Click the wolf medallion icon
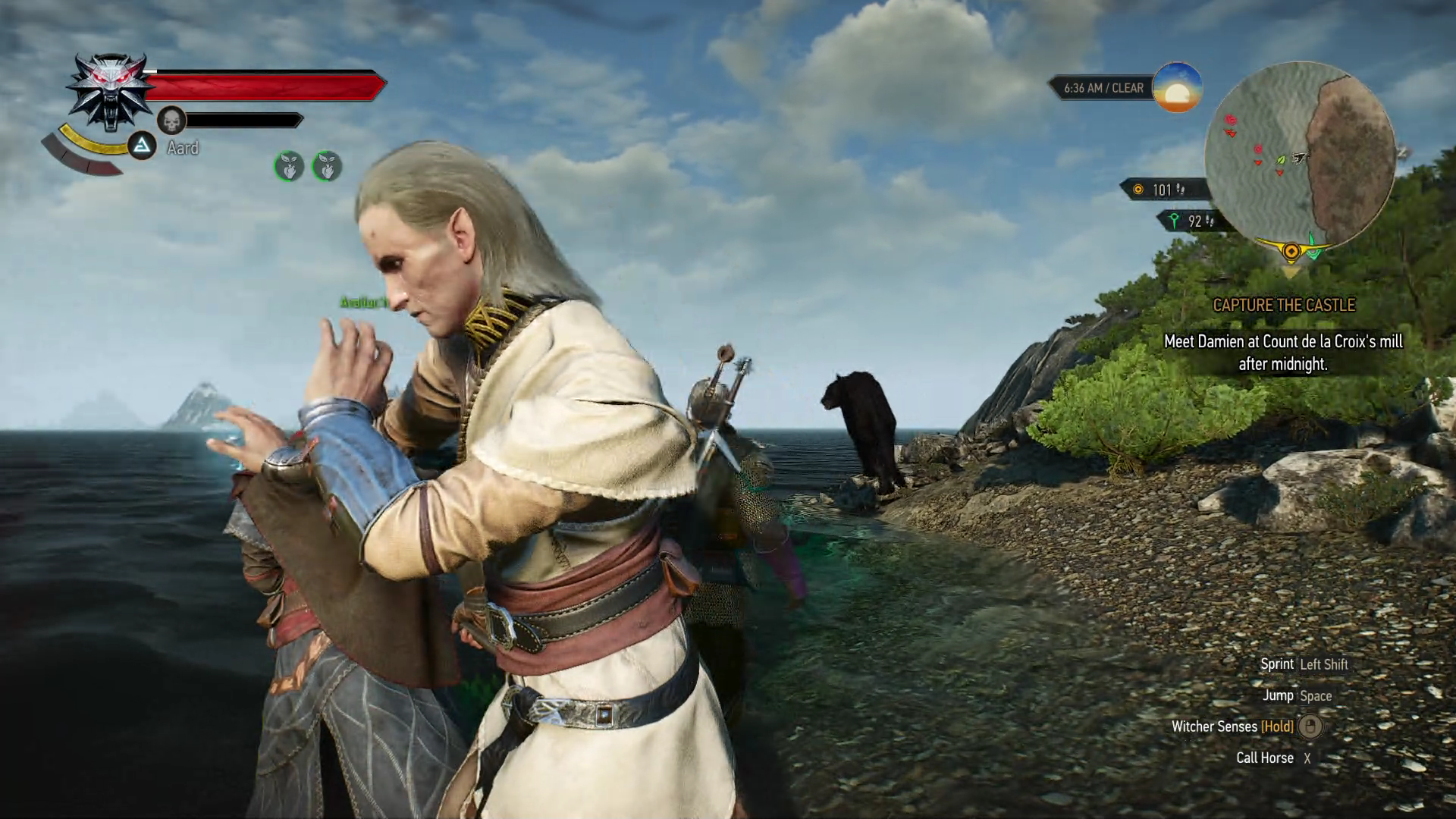This screenshot has height=819, width=1456. 107,92
